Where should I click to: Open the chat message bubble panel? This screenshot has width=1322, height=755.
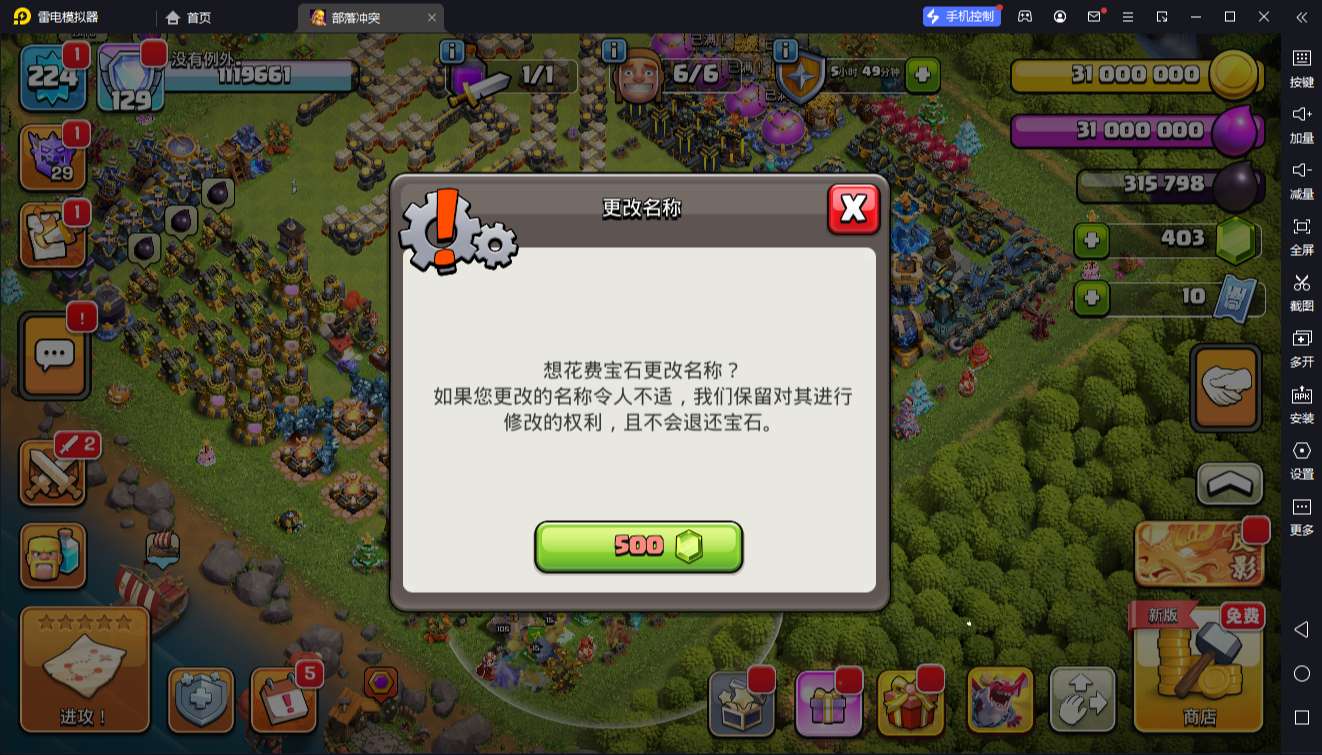[52, 357]
